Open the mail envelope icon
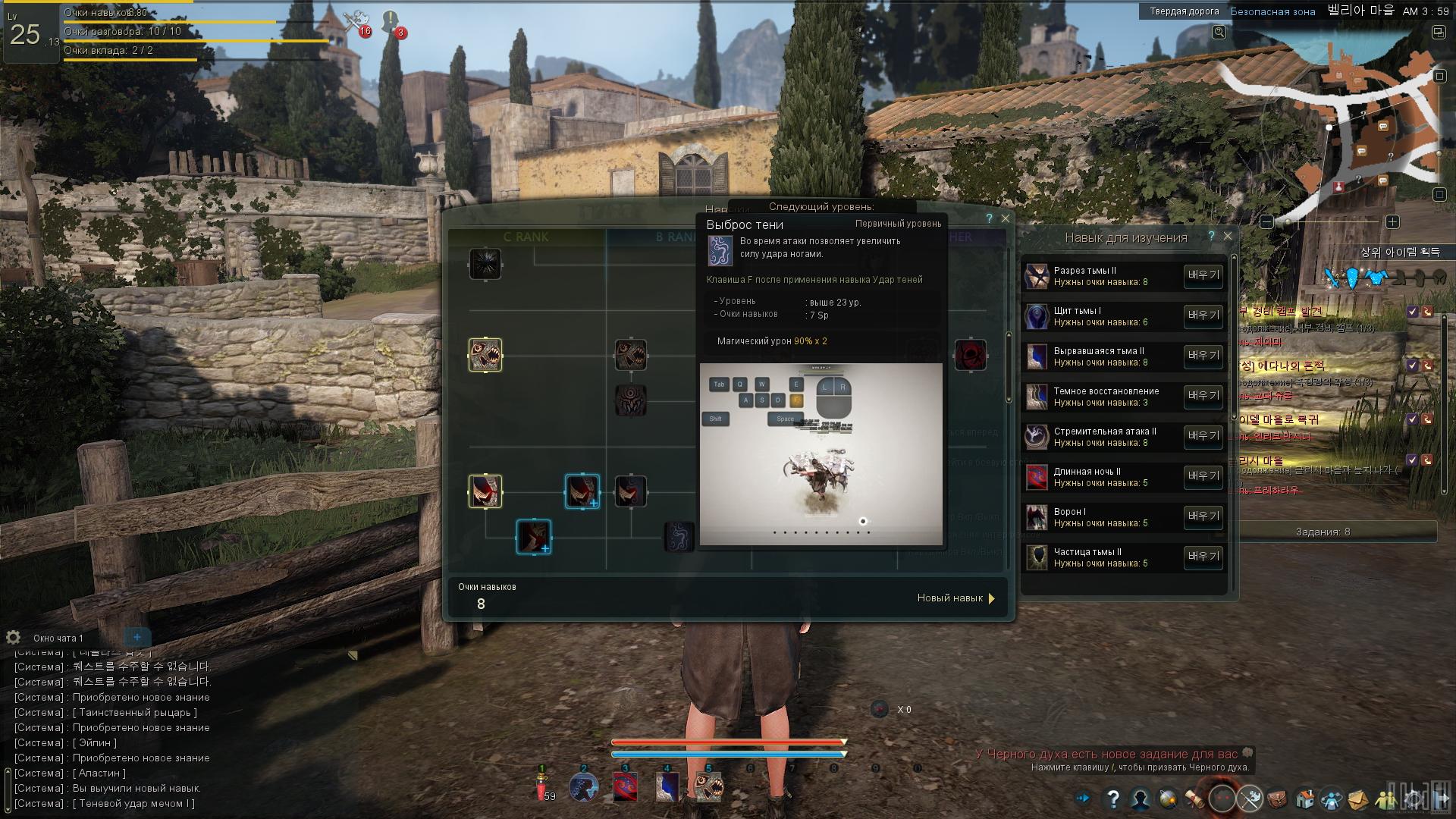The image size is (1456, 819). pyautogui.click(x=1357, y=799)
